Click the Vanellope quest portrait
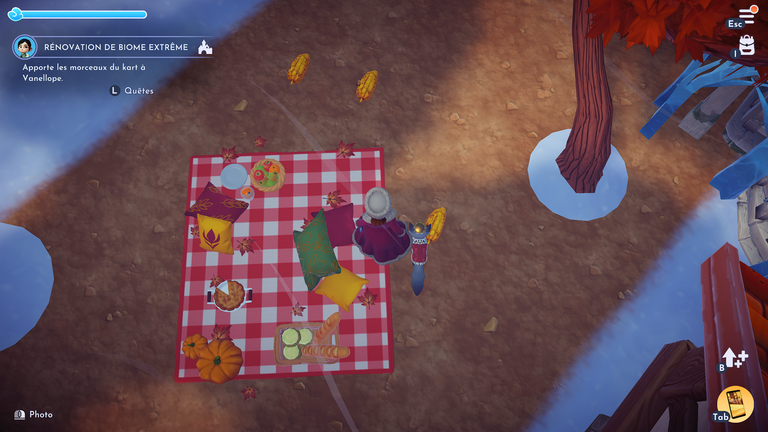The height and width of the screenshot is (432, 768). (25, 47)
